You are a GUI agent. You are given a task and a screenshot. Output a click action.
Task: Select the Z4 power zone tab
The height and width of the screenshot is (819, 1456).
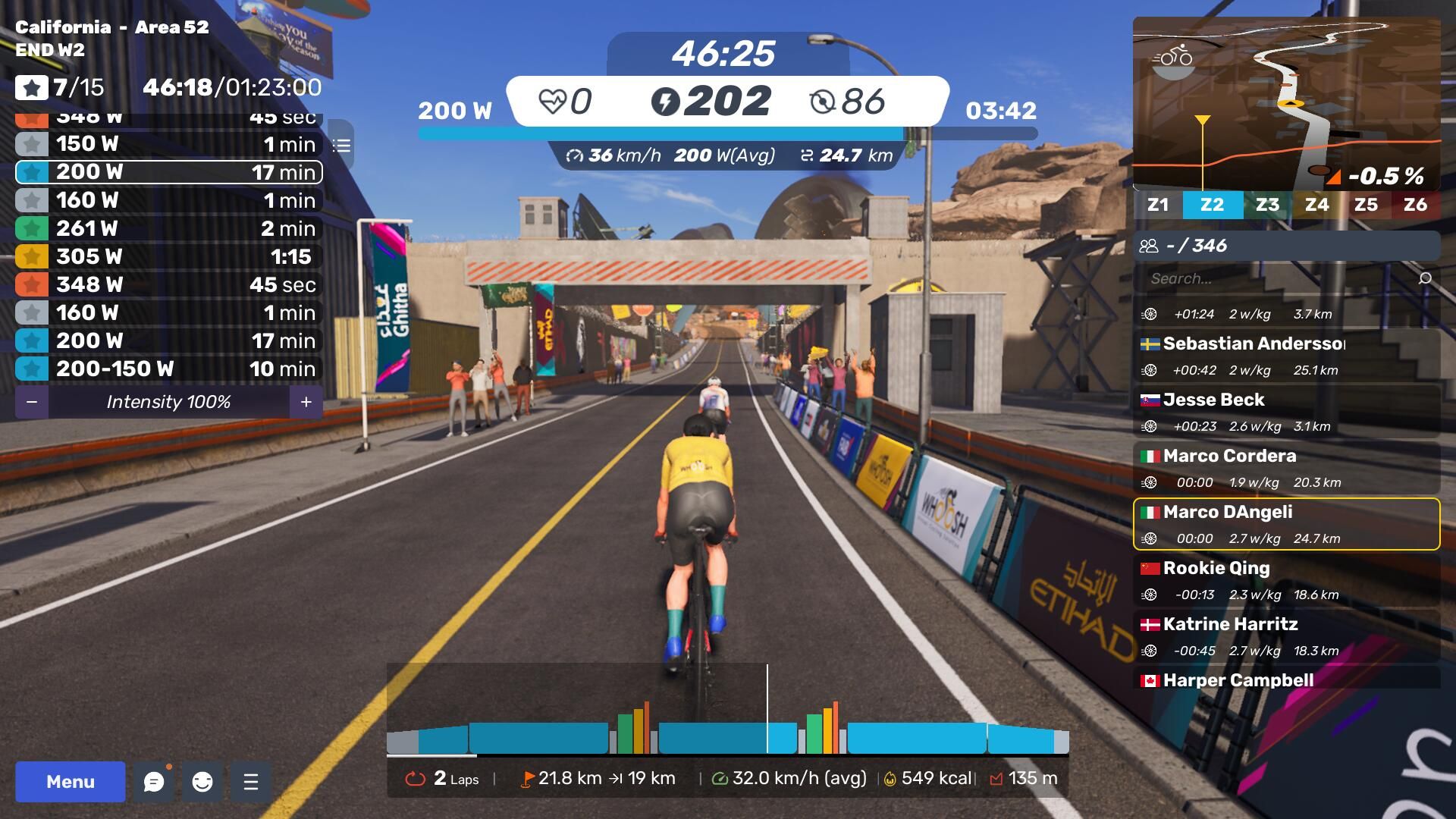(x=1316, y=205)
